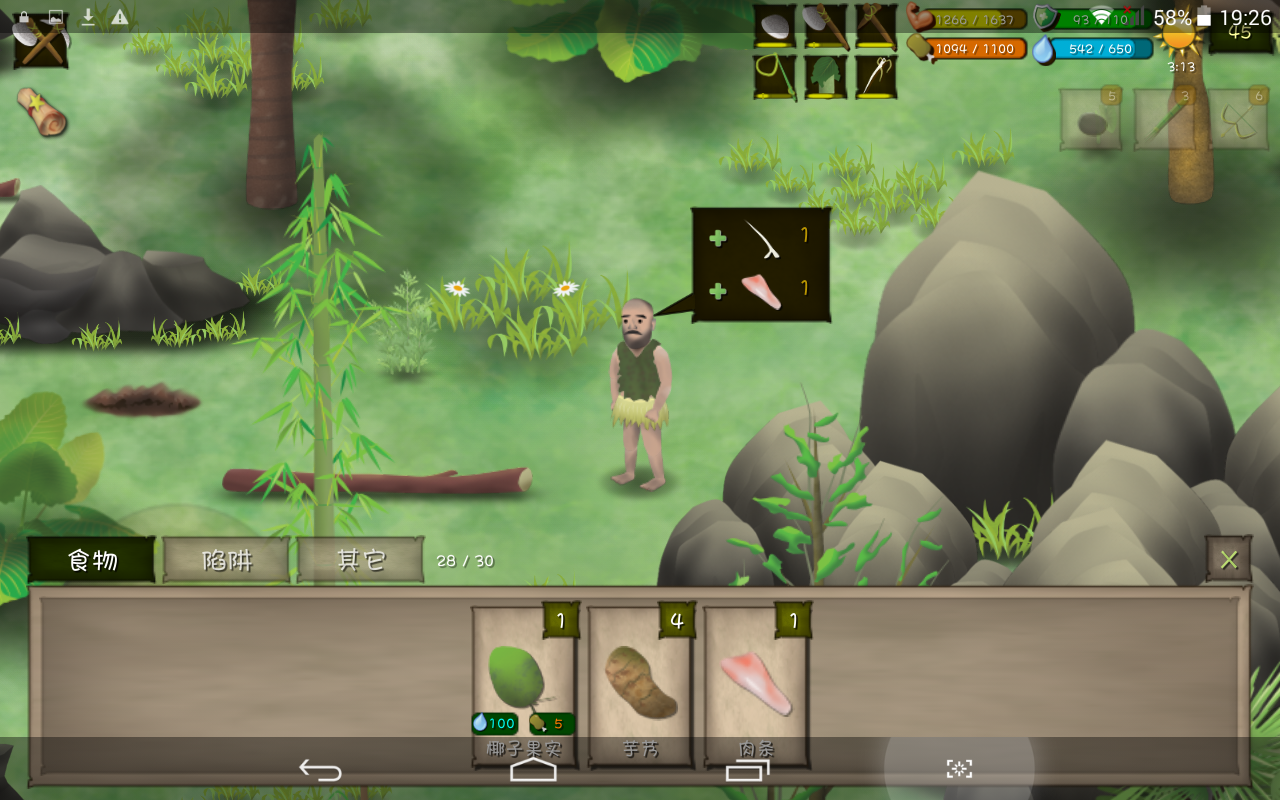
Task: Open the 其它 other items tab
Action: click(x=361, y=560)
